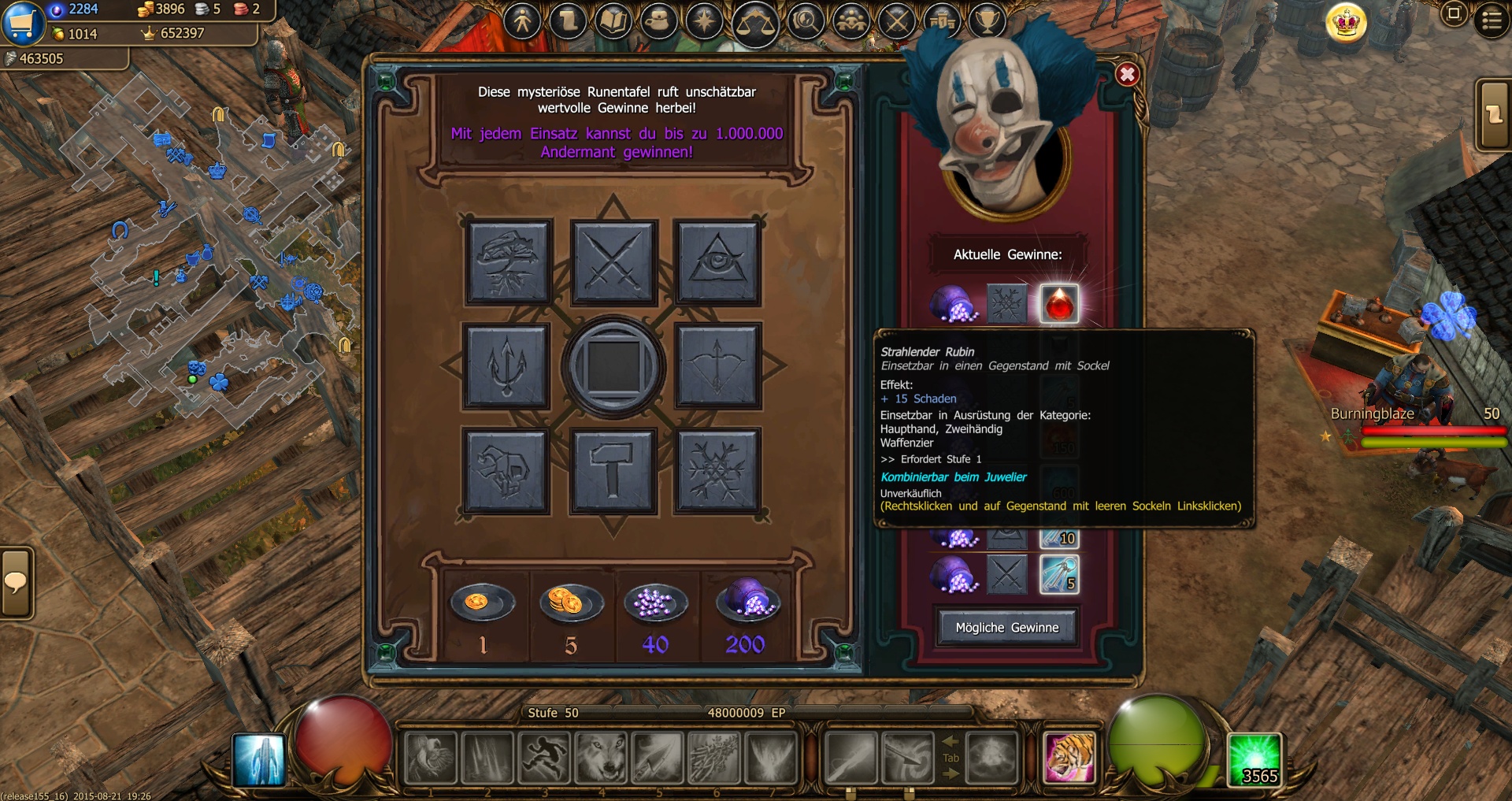Select the crossed swords rune tile
Viewport: 1512px width, 801px height.
(613, 262)
